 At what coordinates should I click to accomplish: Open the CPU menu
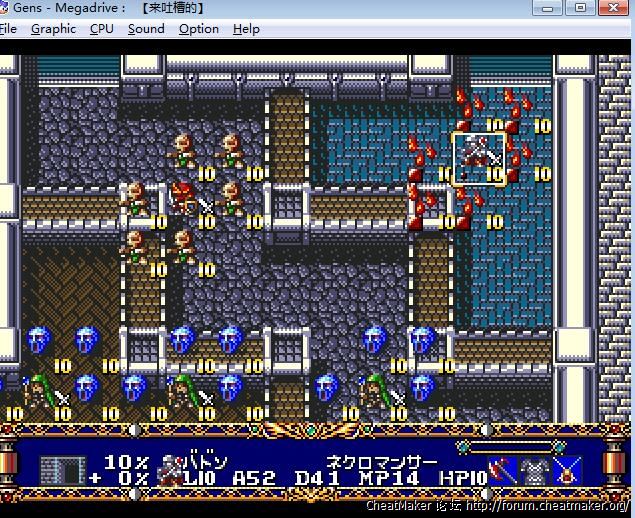pyautogui.click(x=102, y=29)
